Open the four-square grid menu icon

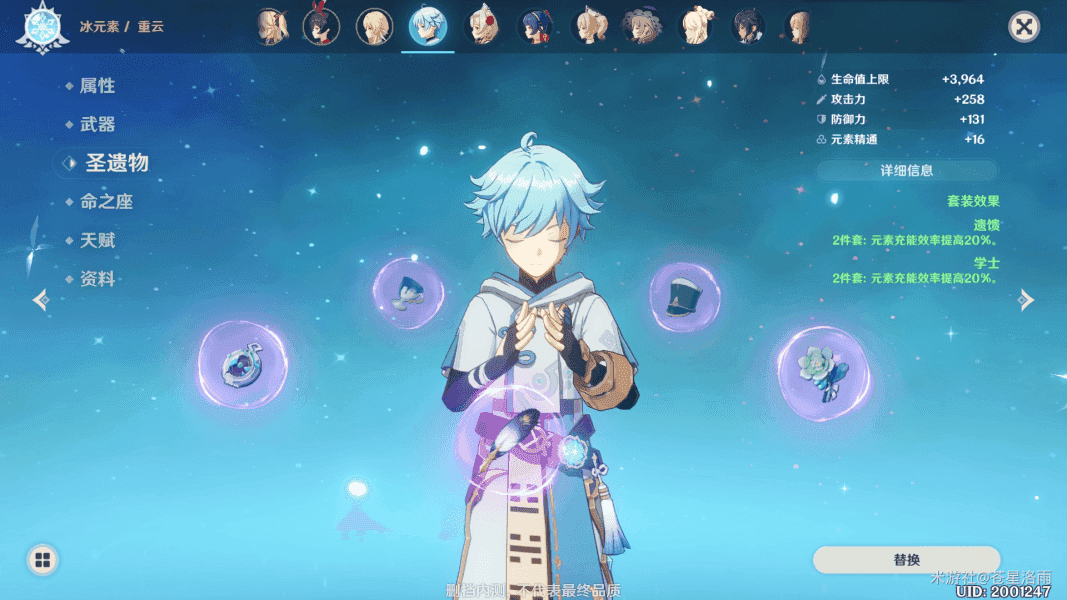[42, 560]
